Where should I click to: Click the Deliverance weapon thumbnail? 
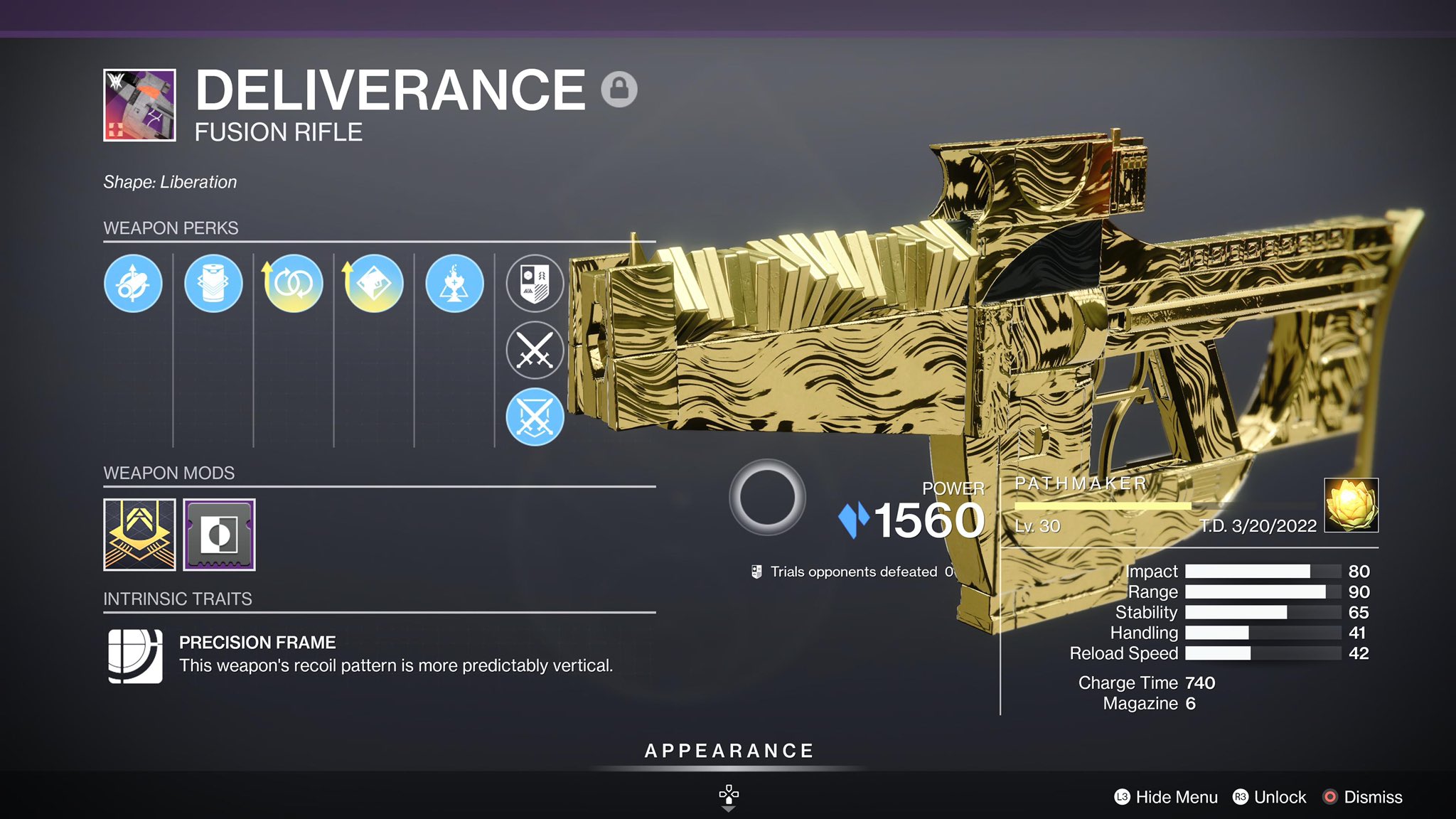coord(139,103)
